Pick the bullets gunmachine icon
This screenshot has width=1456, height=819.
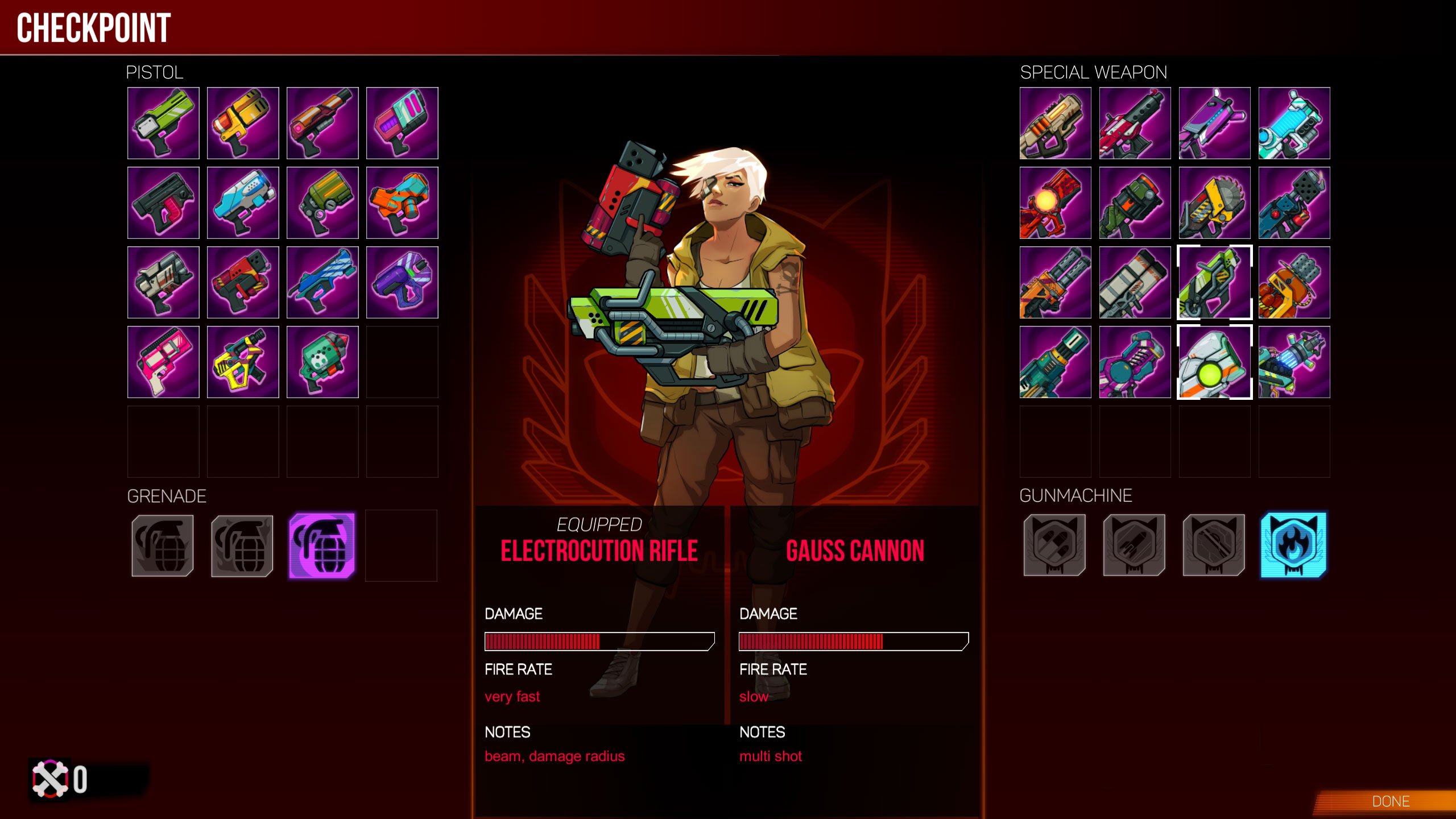tap(1055, 545)
